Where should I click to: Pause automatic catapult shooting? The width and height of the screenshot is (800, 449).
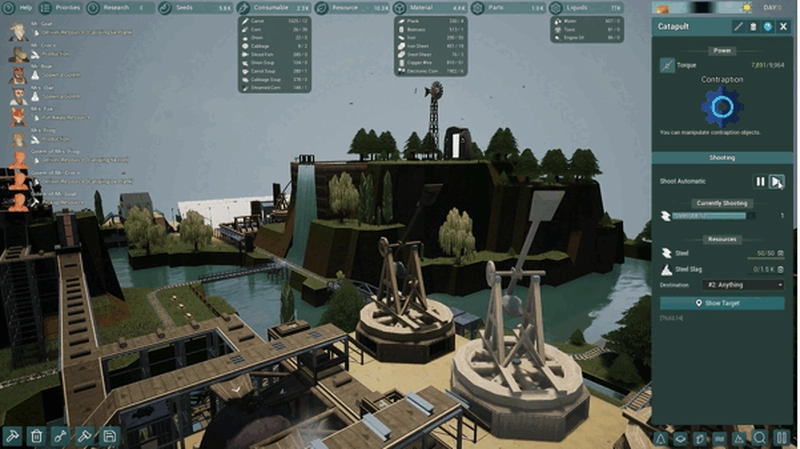pyautogui.click(x=760, y=181)
